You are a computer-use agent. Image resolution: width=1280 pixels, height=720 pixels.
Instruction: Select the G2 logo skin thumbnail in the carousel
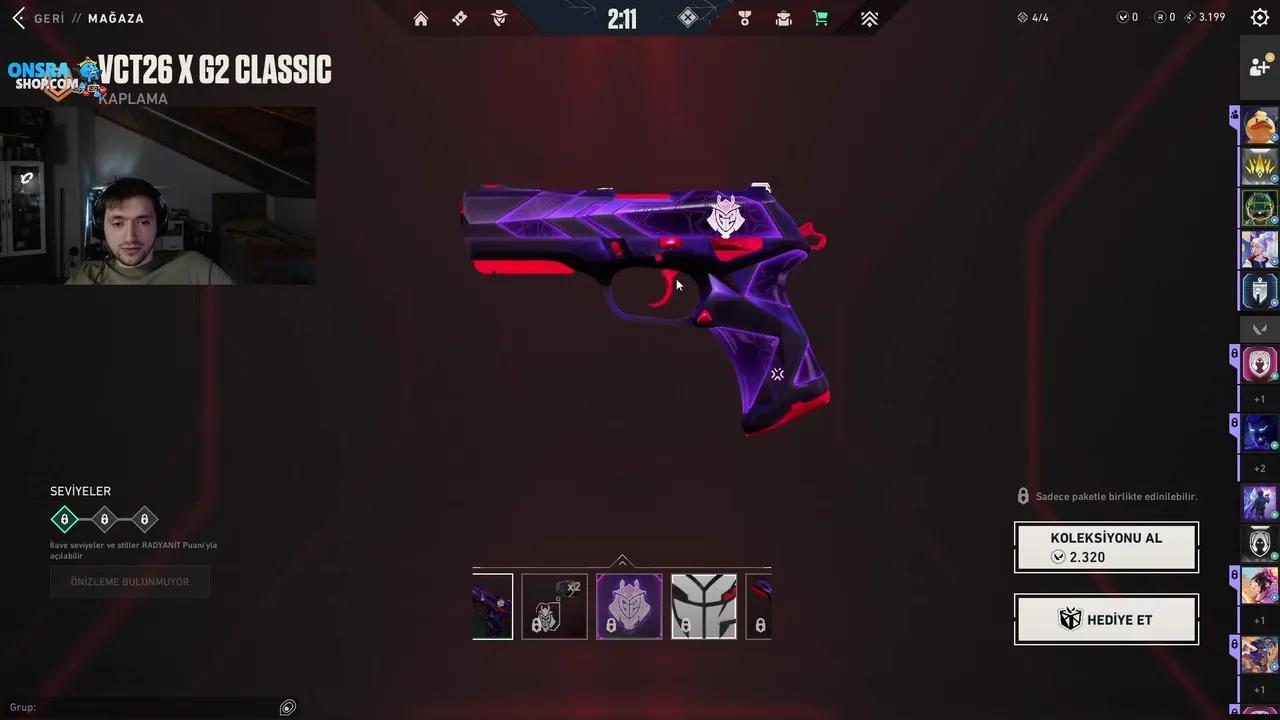click(x=628, y=605)
